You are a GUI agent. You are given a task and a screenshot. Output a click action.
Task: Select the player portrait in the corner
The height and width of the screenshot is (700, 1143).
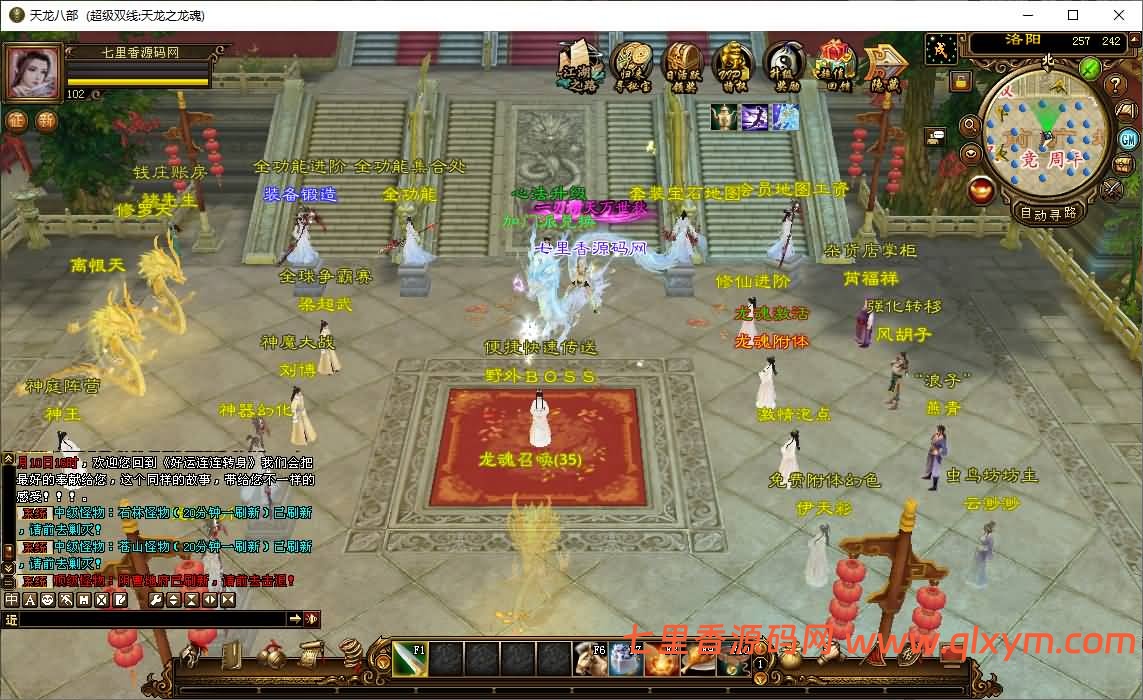(x=33, y=72)
